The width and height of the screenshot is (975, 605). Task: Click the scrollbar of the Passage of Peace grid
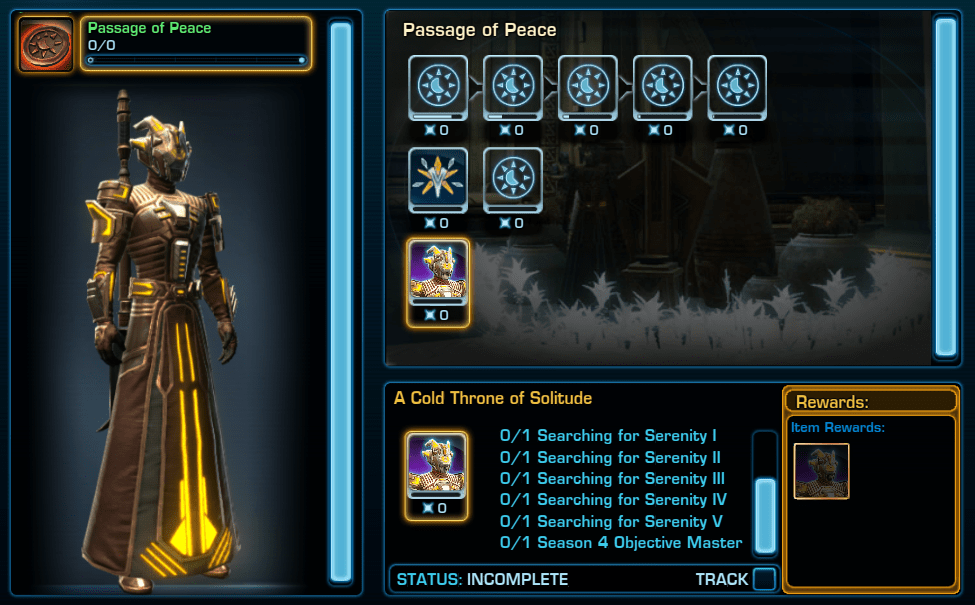[x=945, y=188]
